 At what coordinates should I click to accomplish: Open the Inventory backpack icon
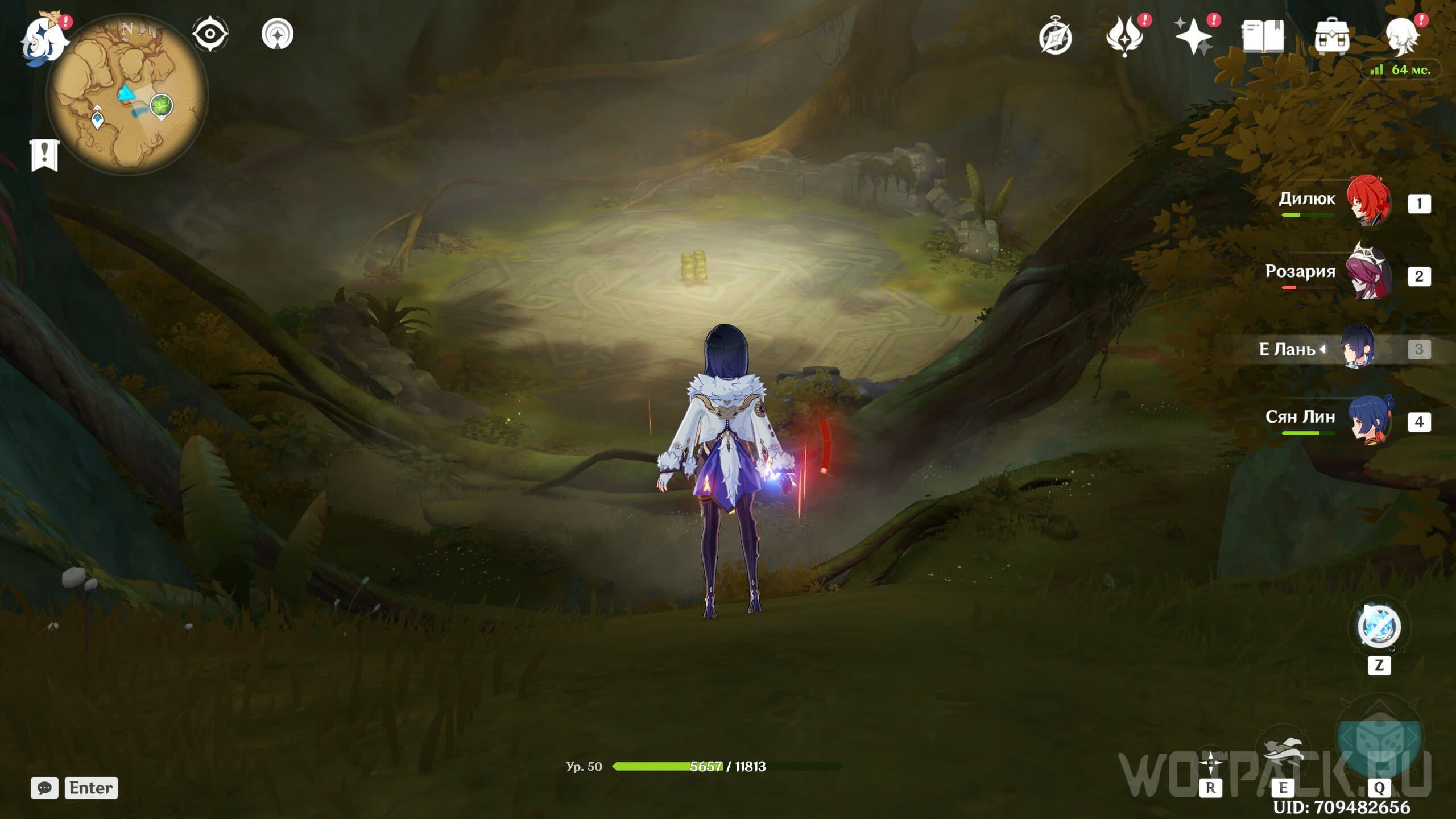tap(1331, 37)
